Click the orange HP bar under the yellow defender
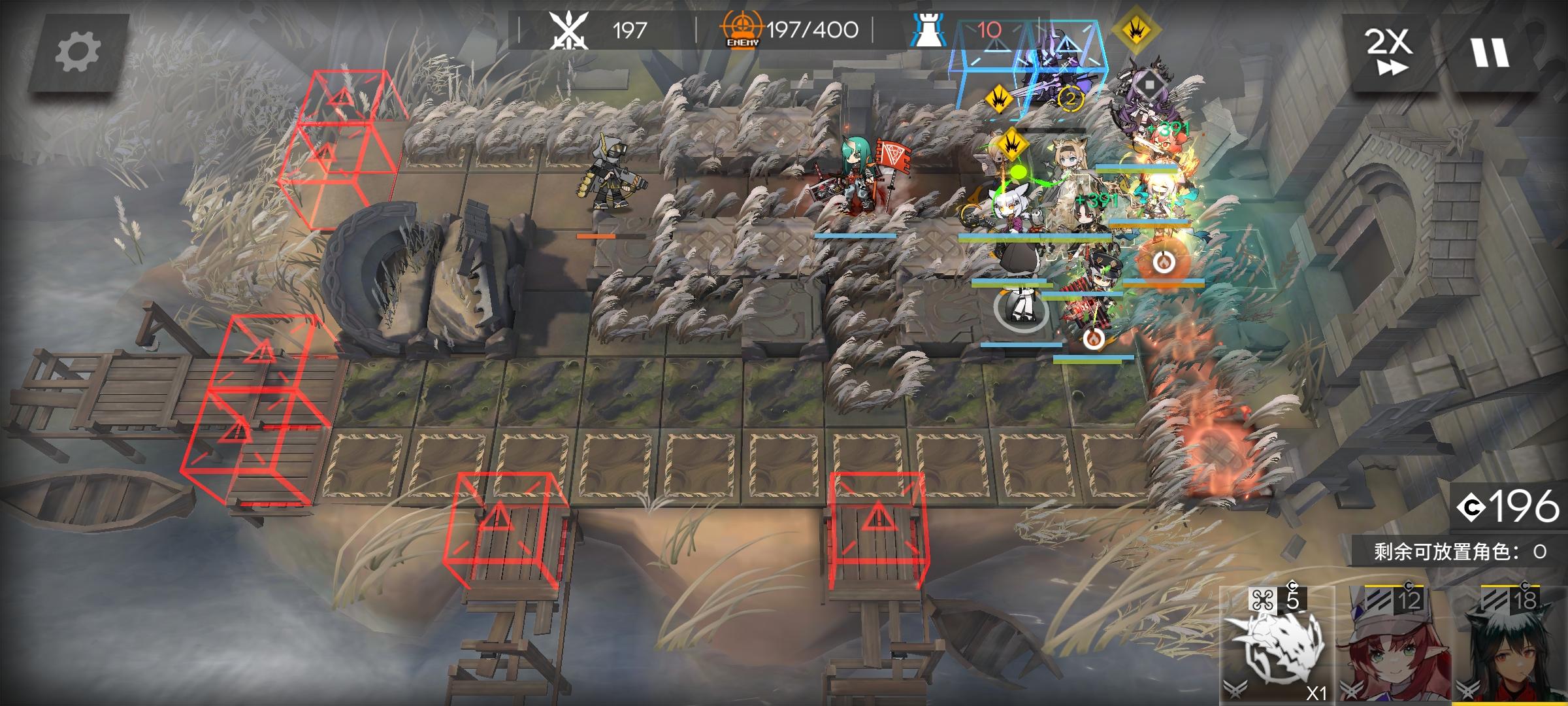1568x706 pixels. 596,237
